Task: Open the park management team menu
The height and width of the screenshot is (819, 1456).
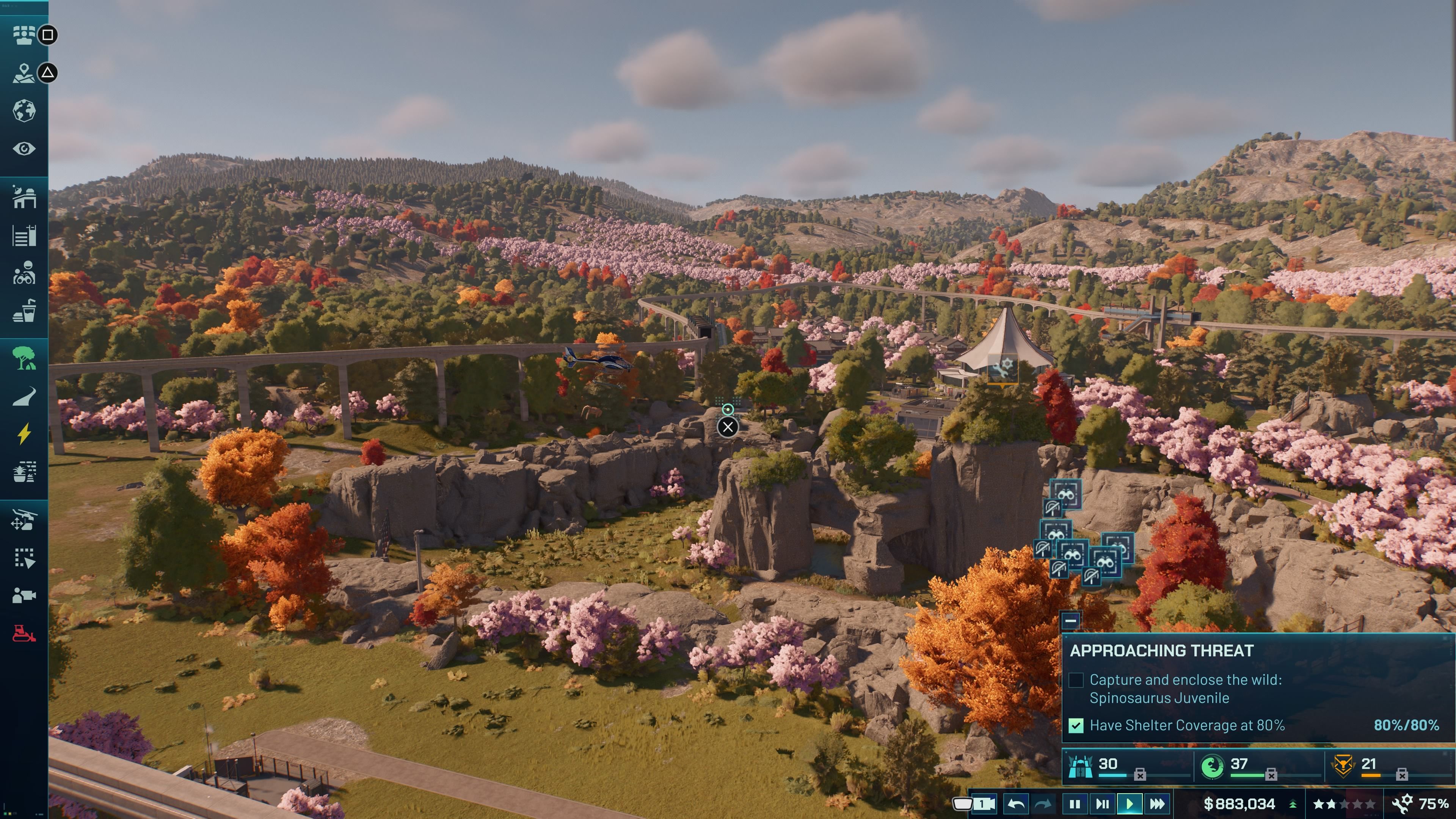Action: point(24,35)
